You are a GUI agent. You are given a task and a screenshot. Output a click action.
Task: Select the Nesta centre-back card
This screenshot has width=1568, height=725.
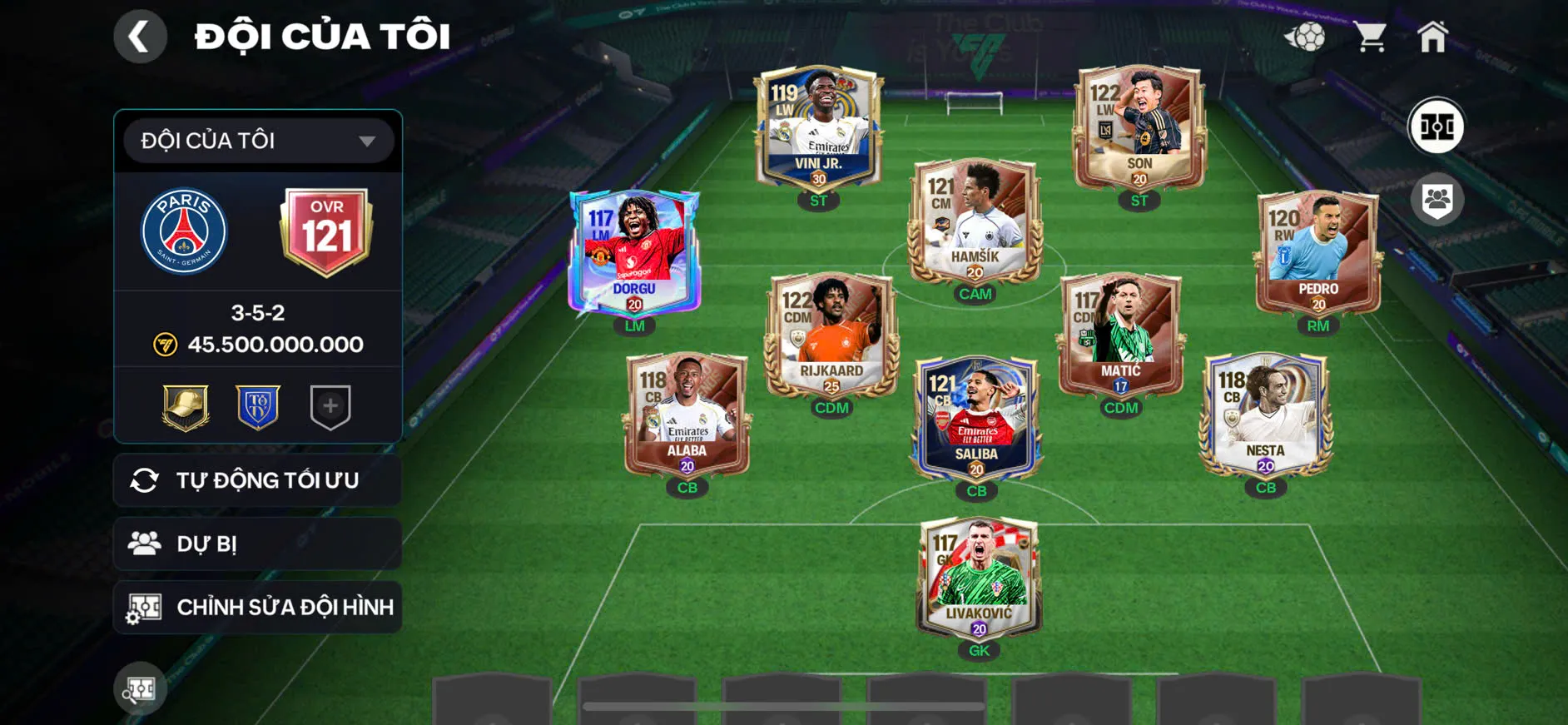click(1265, 415)
